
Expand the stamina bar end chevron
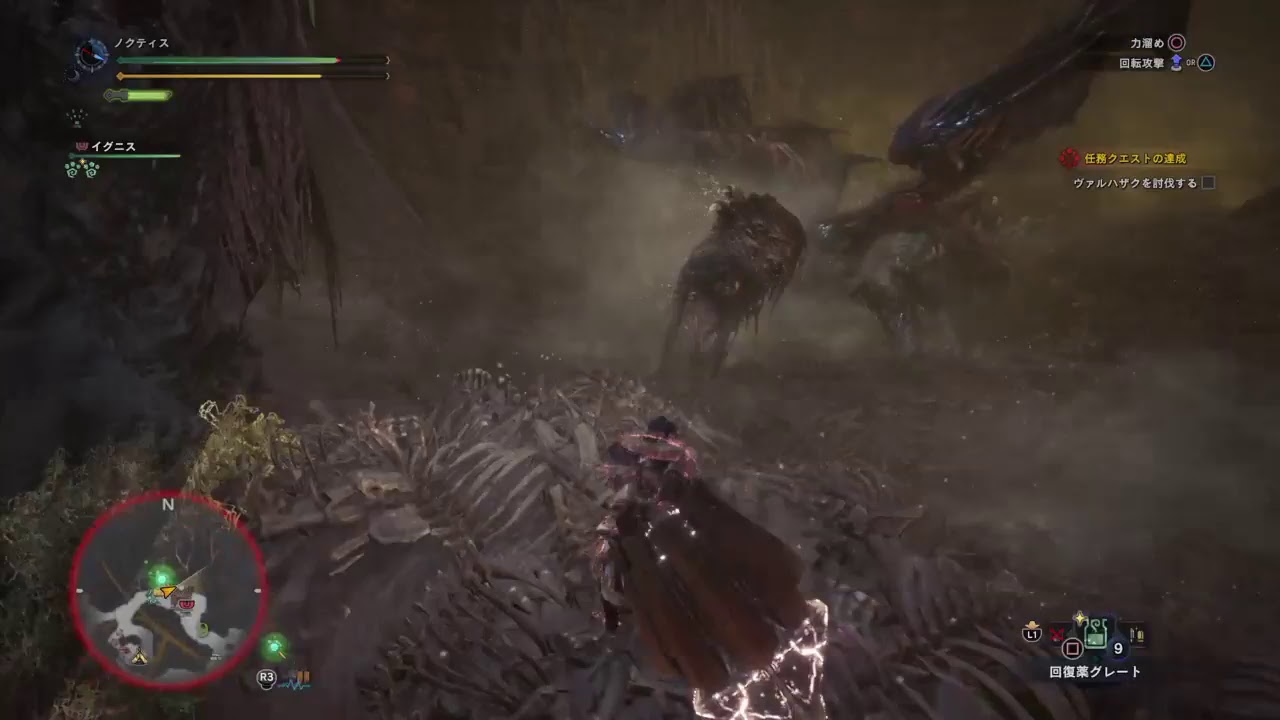[387, 75]
